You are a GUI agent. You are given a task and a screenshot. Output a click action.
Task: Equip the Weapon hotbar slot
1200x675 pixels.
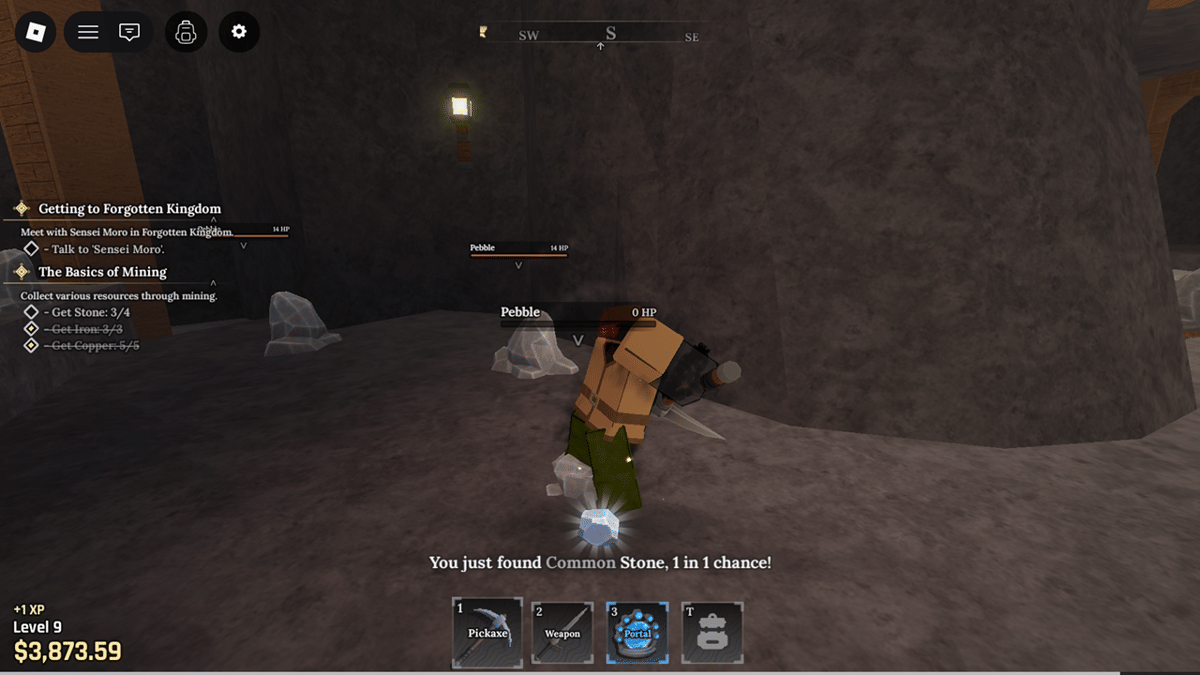tap(562, 631)
